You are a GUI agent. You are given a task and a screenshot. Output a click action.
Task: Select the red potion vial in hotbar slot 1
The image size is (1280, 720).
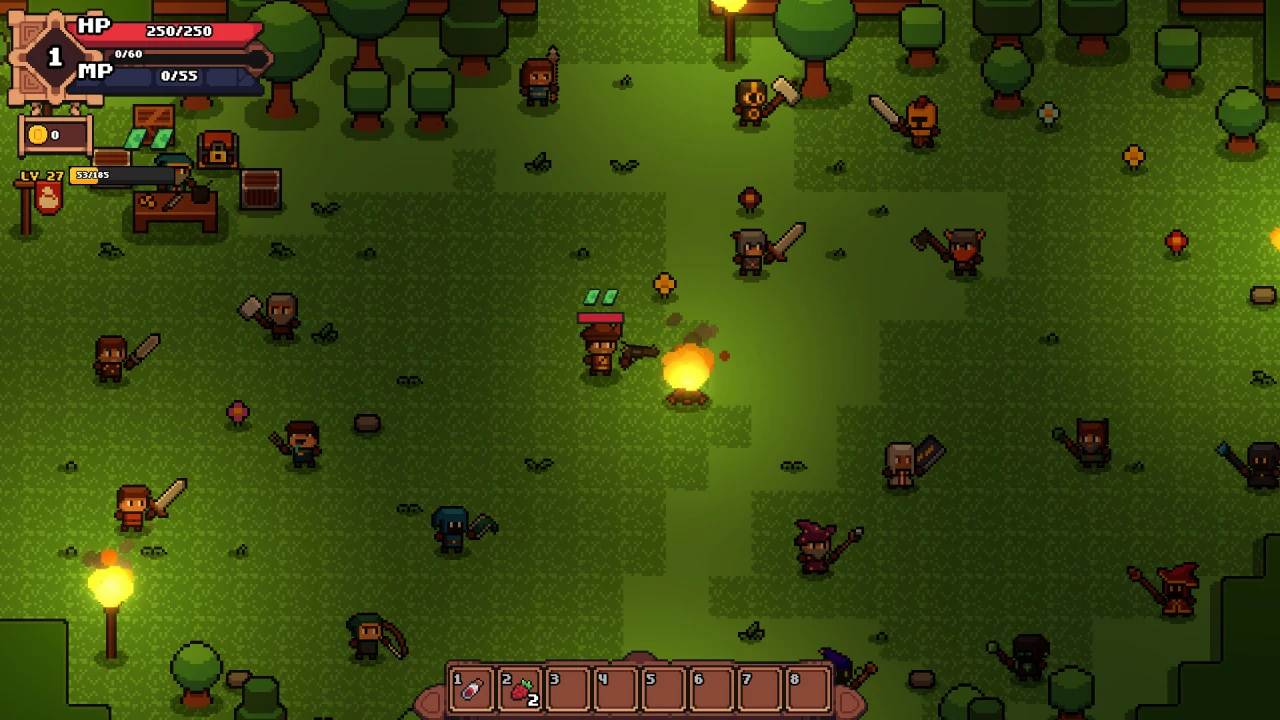tap(471, 689)
